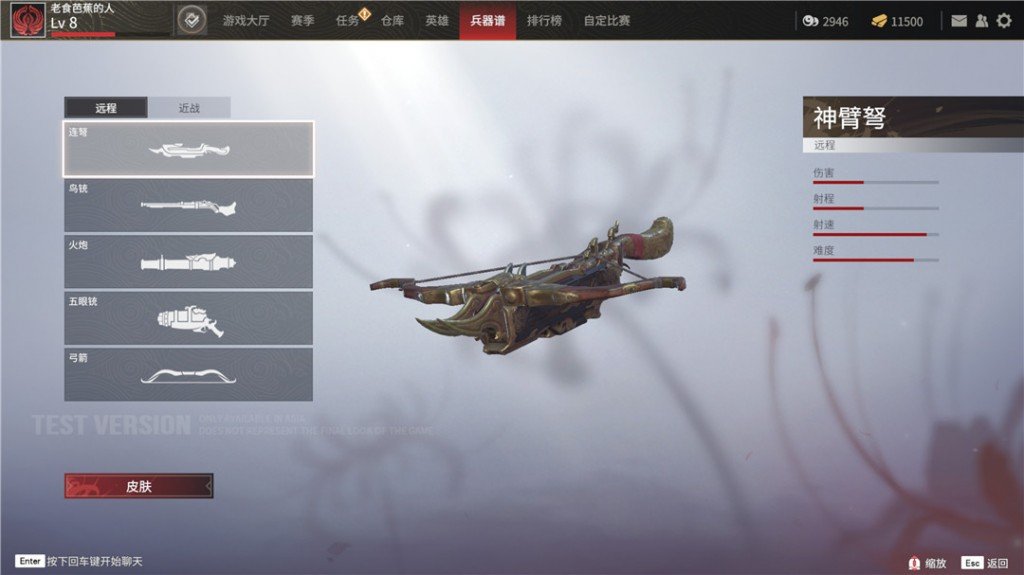
Task: Choose the 鸟铳 musket entry
Action: point(188,206)
